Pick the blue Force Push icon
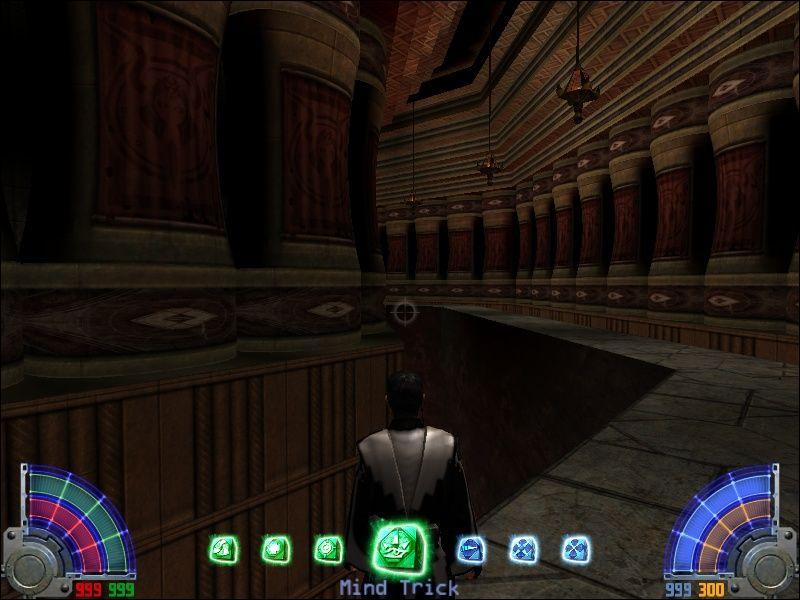The image size is (800, 600). click(523, 548)
